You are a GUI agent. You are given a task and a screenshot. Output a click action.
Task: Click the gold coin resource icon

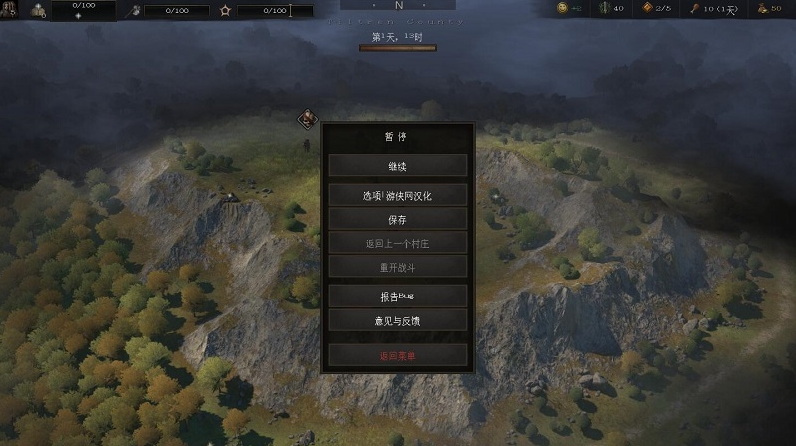click(563, 9)
